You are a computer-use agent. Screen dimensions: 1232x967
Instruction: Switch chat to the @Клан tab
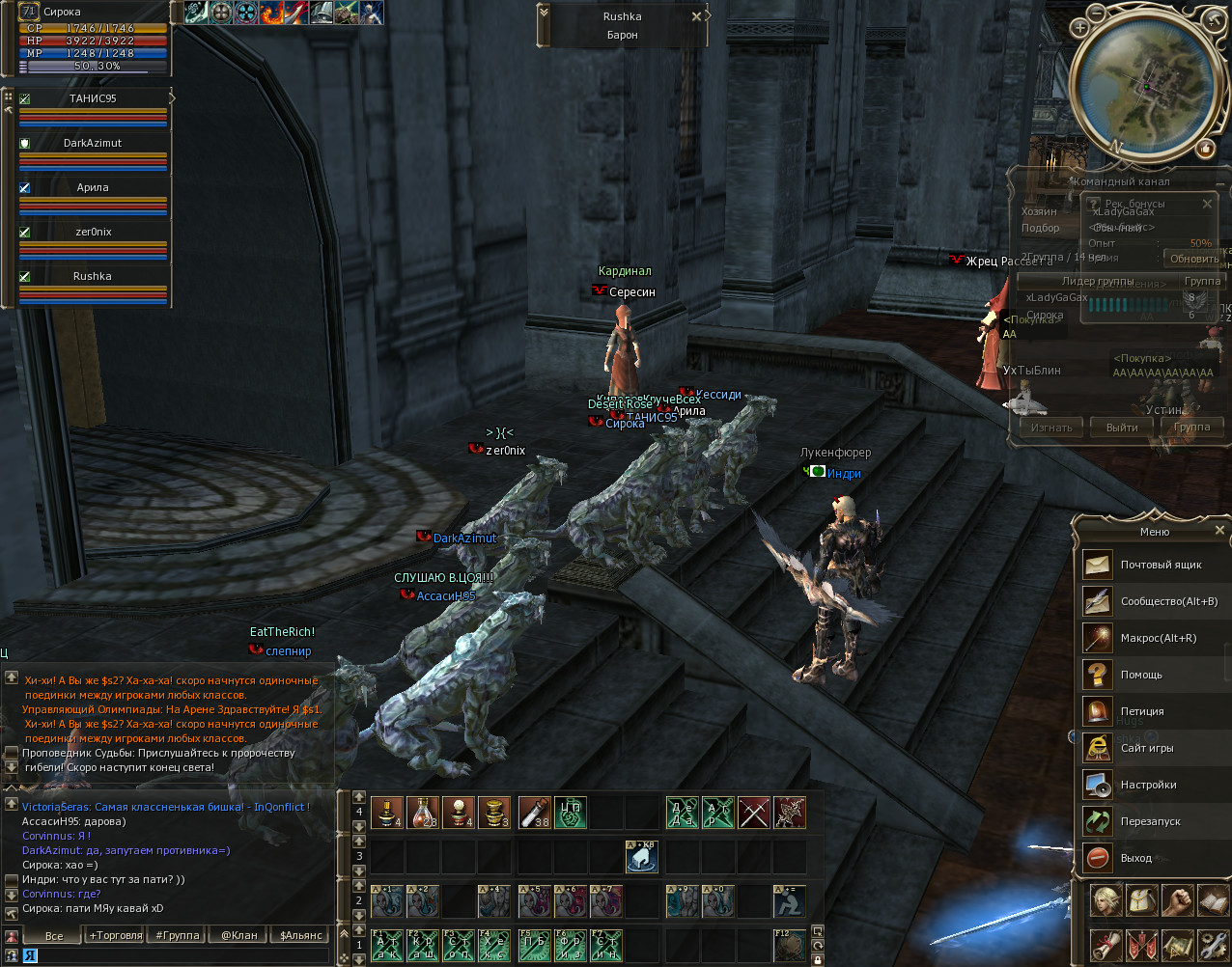click(238, 935)
